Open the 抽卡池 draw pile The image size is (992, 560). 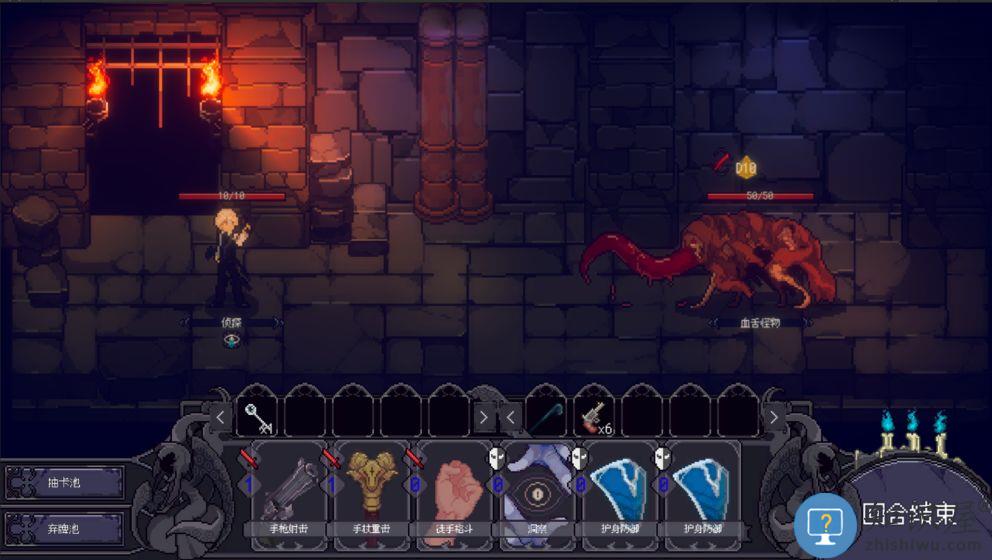click(x=66, y=483)
